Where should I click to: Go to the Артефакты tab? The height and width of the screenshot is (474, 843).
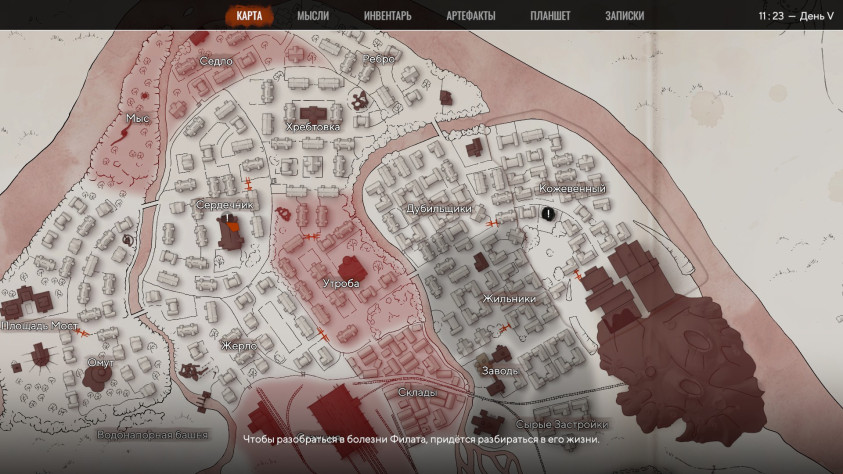pyautogui.click(x=469, y=16)
